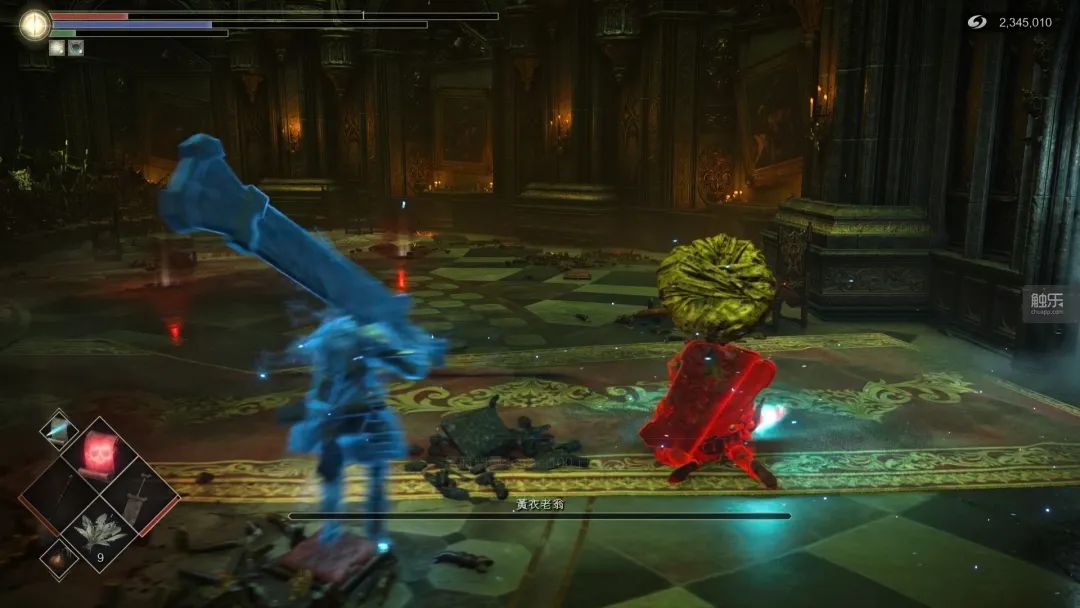The image size is (1080, 608).
Task: Inspect the second status effect icon
Action: click(75, 47)
